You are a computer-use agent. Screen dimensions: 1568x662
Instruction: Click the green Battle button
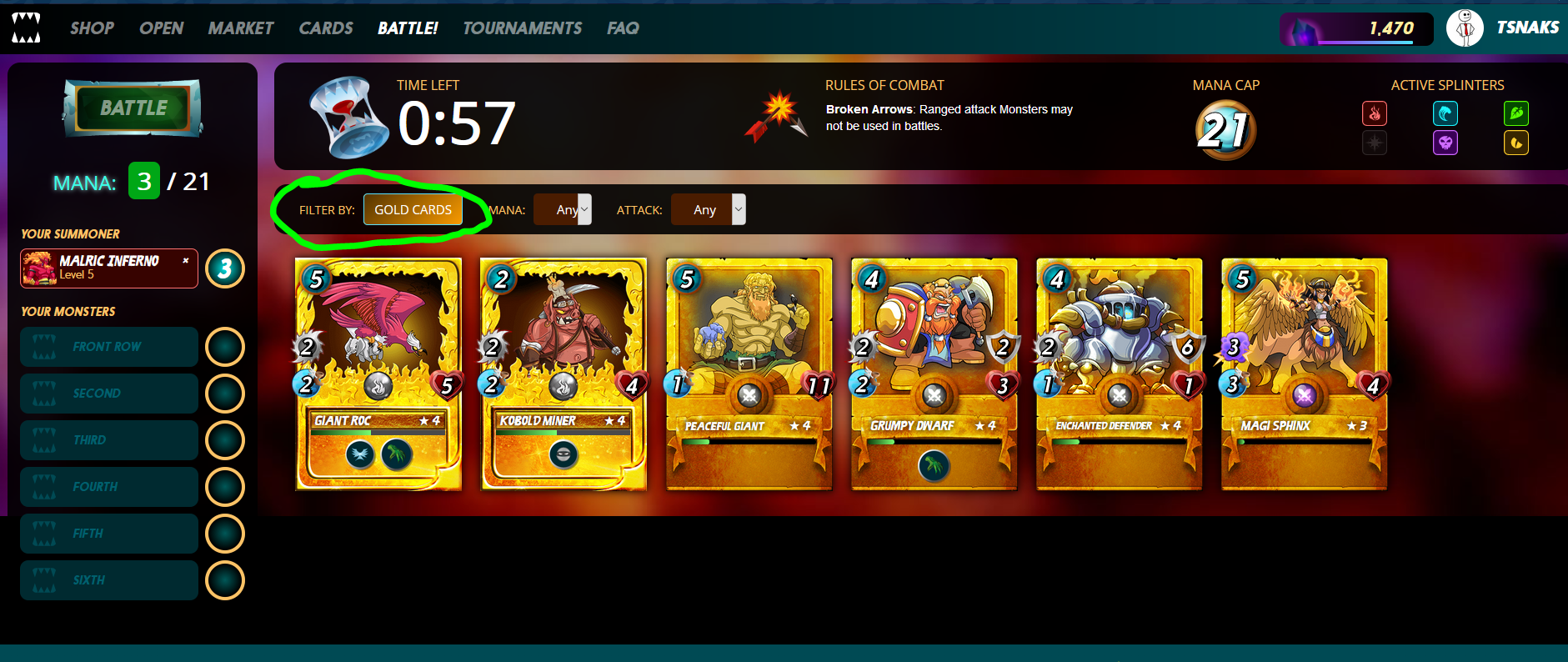click(133, 108)
